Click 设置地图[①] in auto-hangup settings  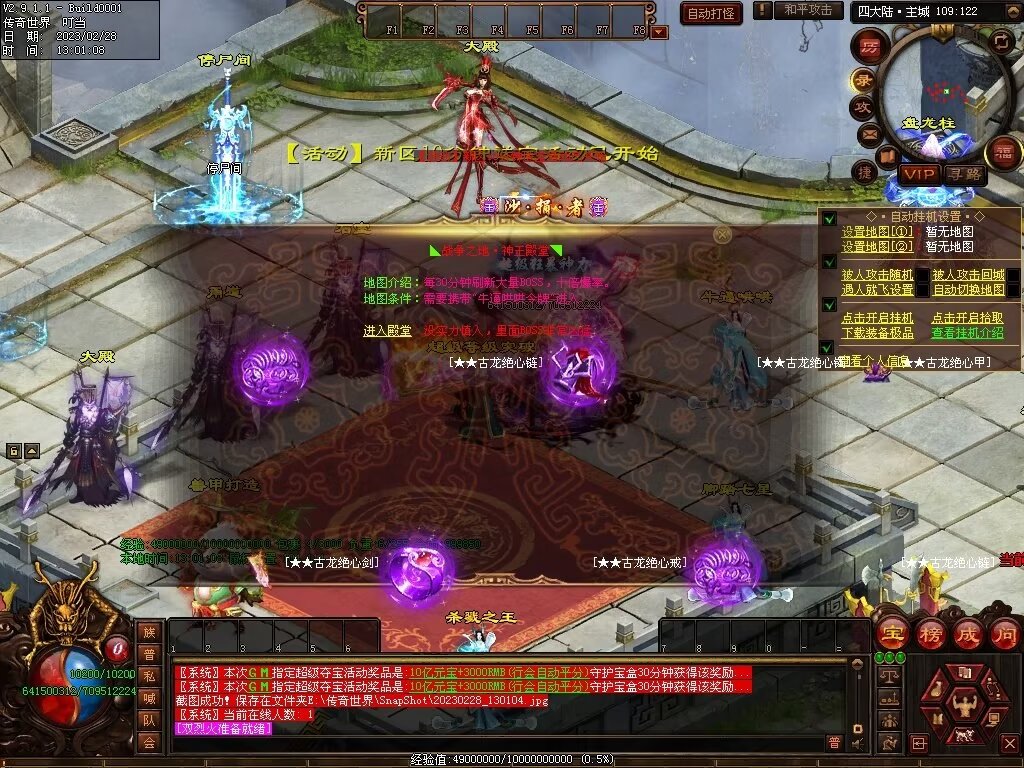(877, 232)
